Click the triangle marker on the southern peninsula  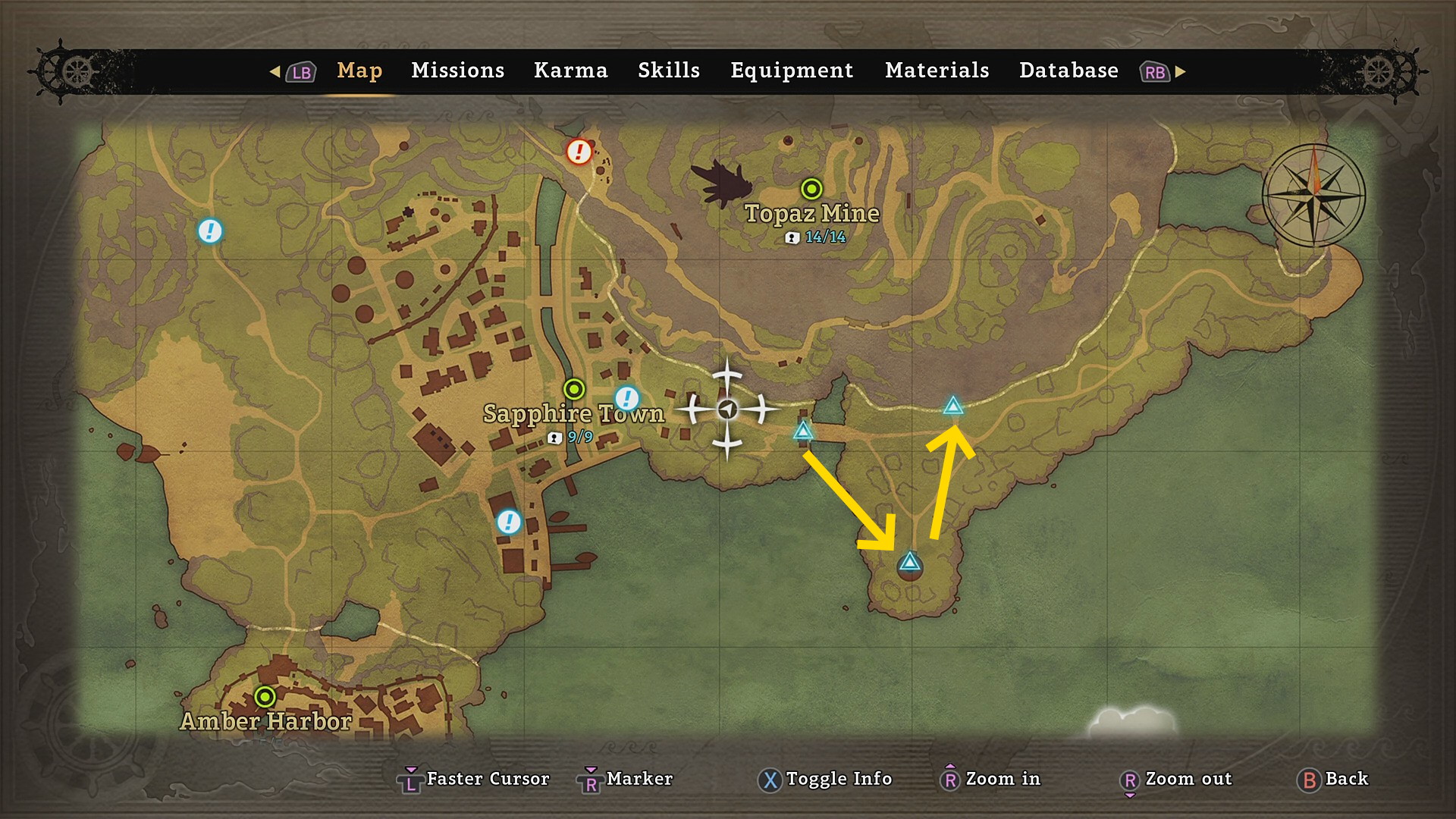[x=909, y=563]
